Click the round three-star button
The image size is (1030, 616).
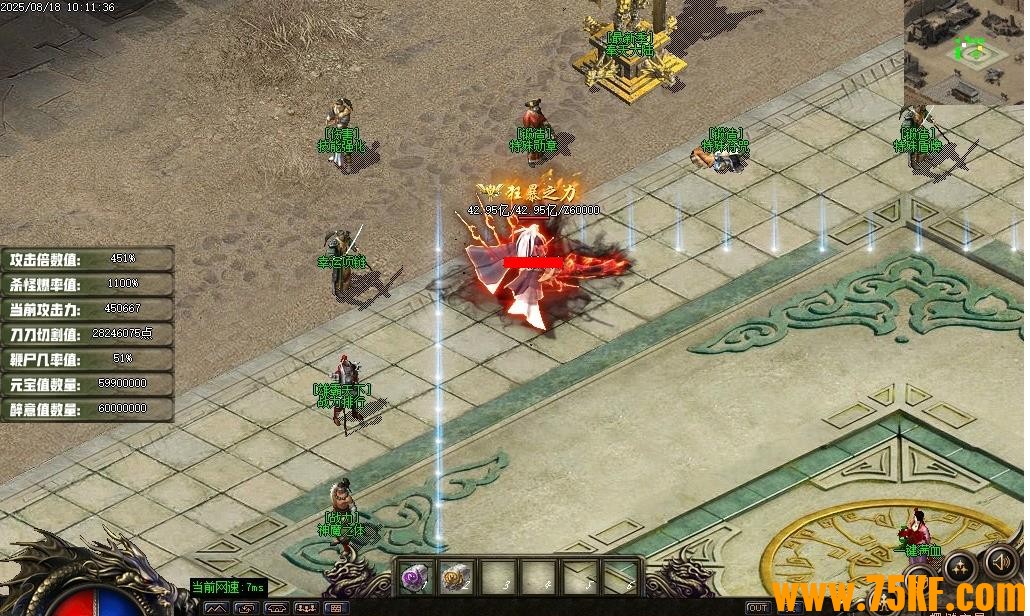point(961,567)
